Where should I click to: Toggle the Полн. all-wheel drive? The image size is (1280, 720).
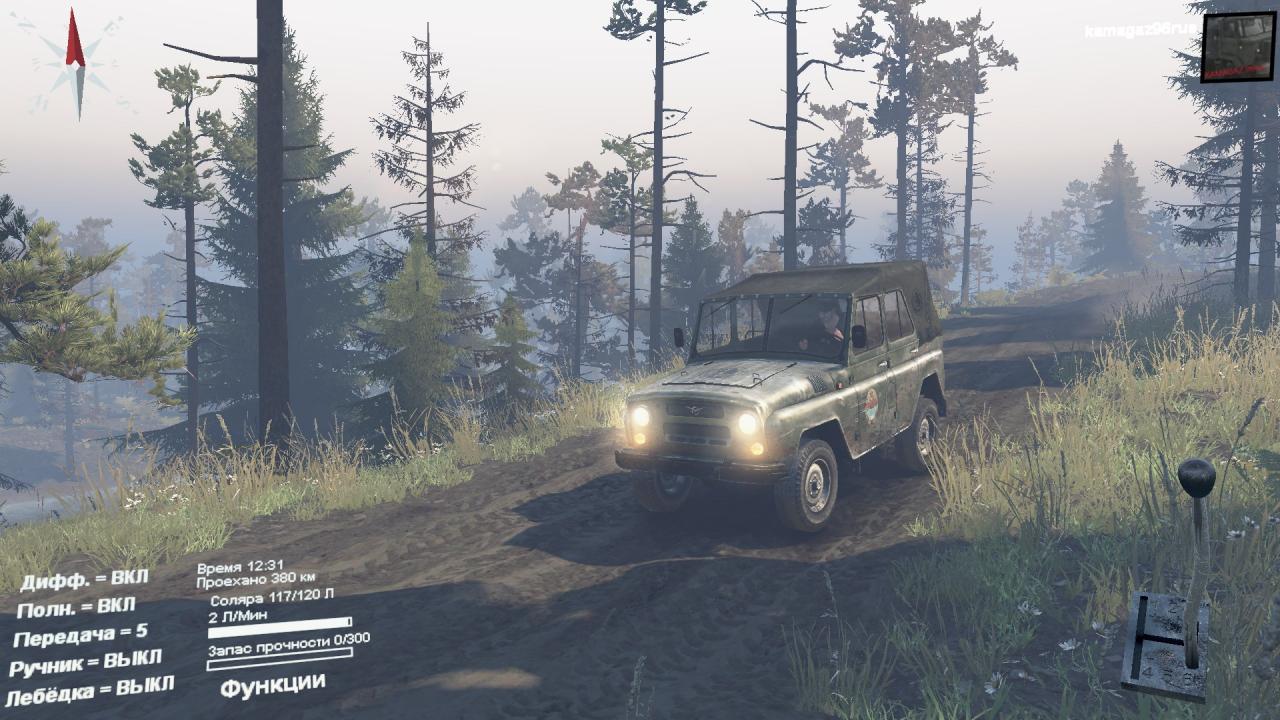pyautogui.click(x=77, y=608)
